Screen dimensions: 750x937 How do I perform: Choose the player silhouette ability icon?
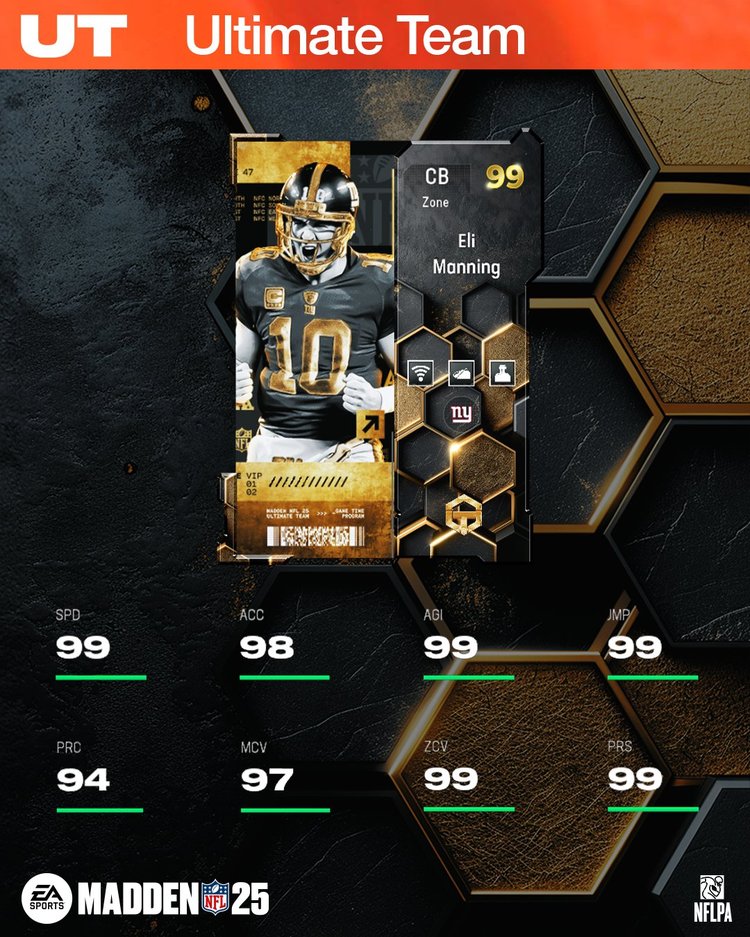(503, 373)
